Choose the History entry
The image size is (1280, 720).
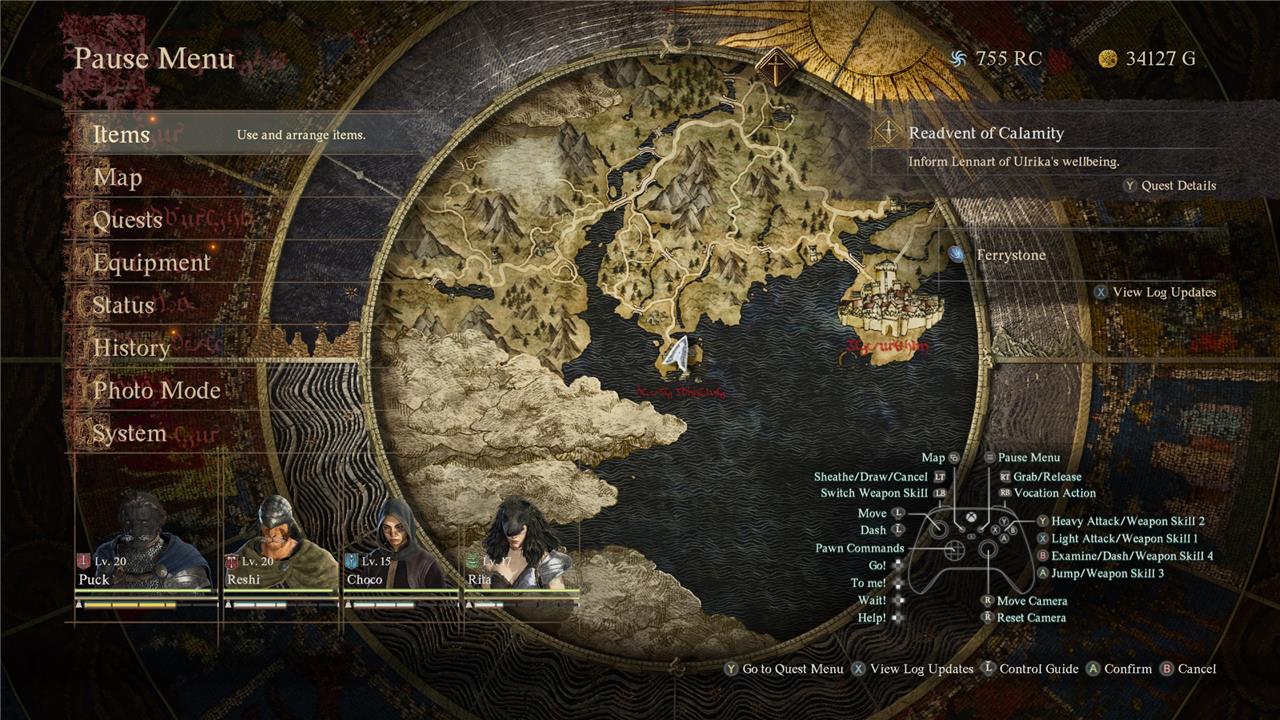pyautogui.click(x=131, y=348)
